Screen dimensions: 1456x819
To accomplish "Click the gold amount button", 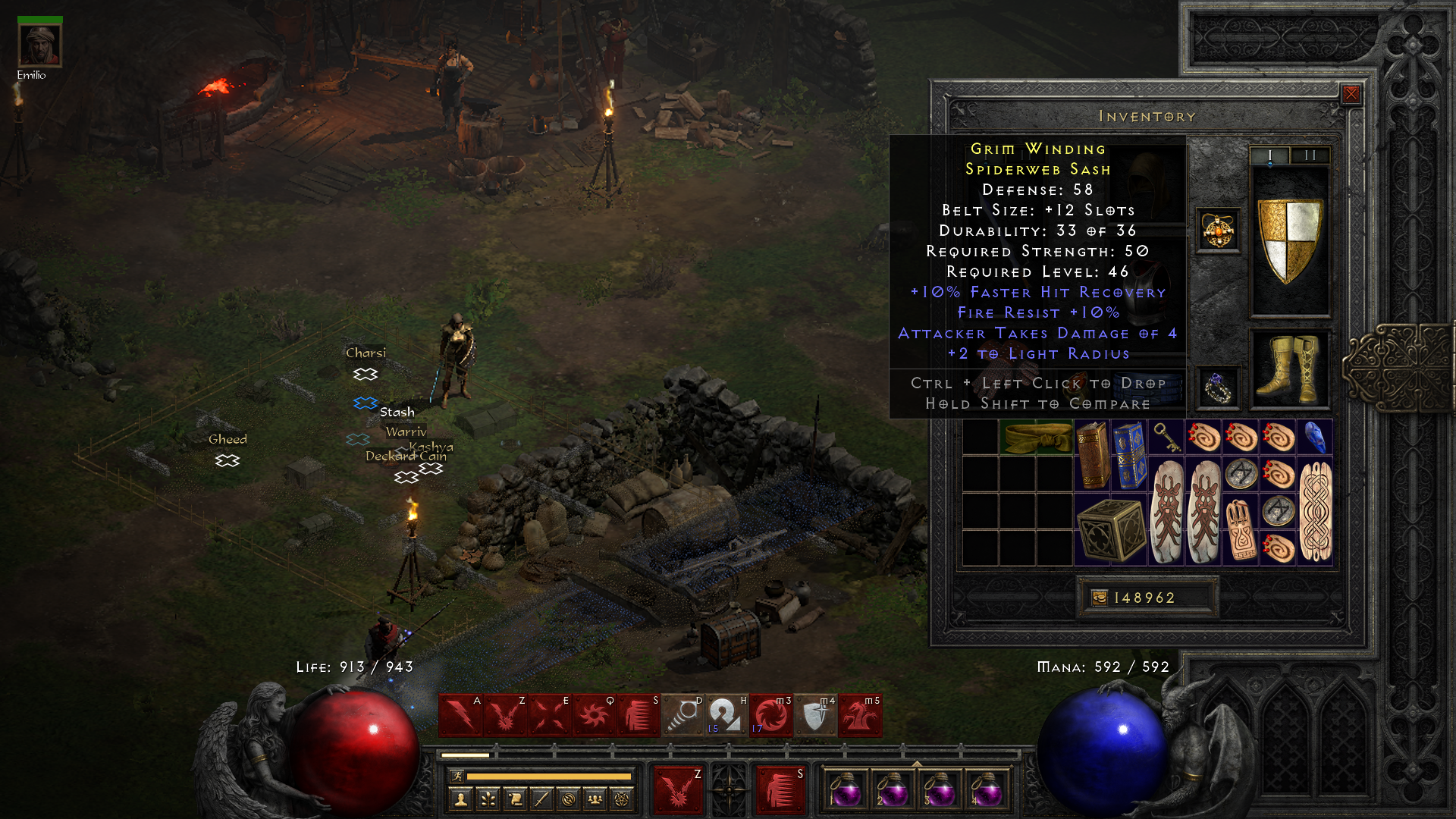I will click(1100, 598).
